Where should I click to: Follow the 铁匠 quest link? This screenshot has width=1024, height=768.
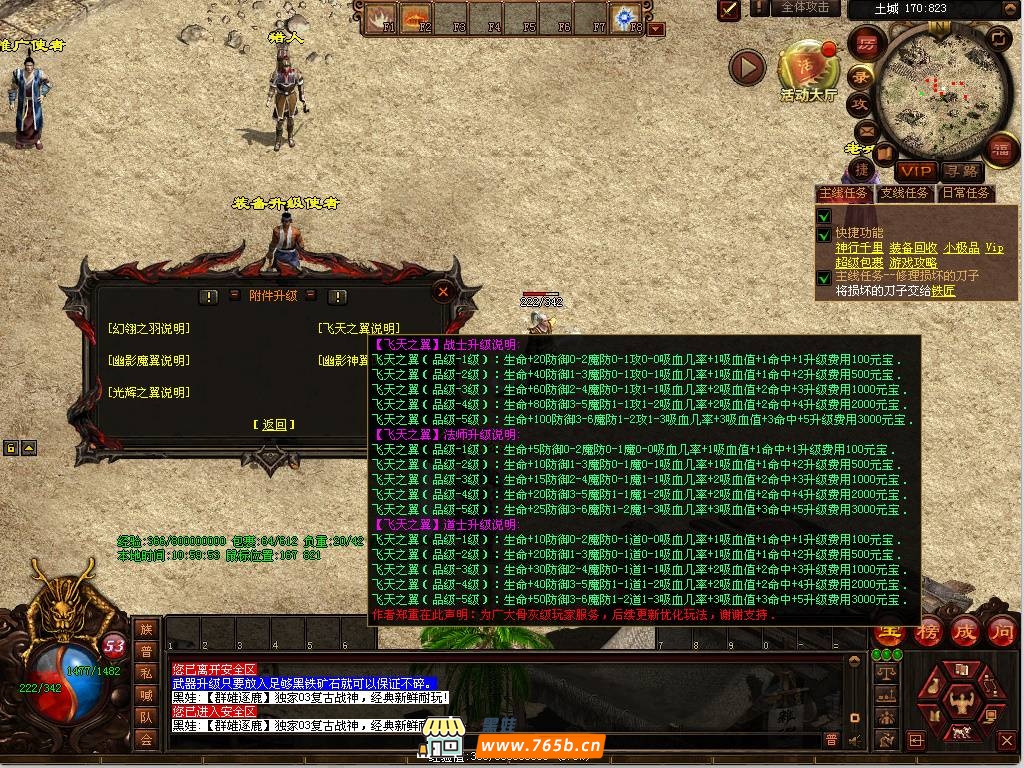tap(943, 291)
